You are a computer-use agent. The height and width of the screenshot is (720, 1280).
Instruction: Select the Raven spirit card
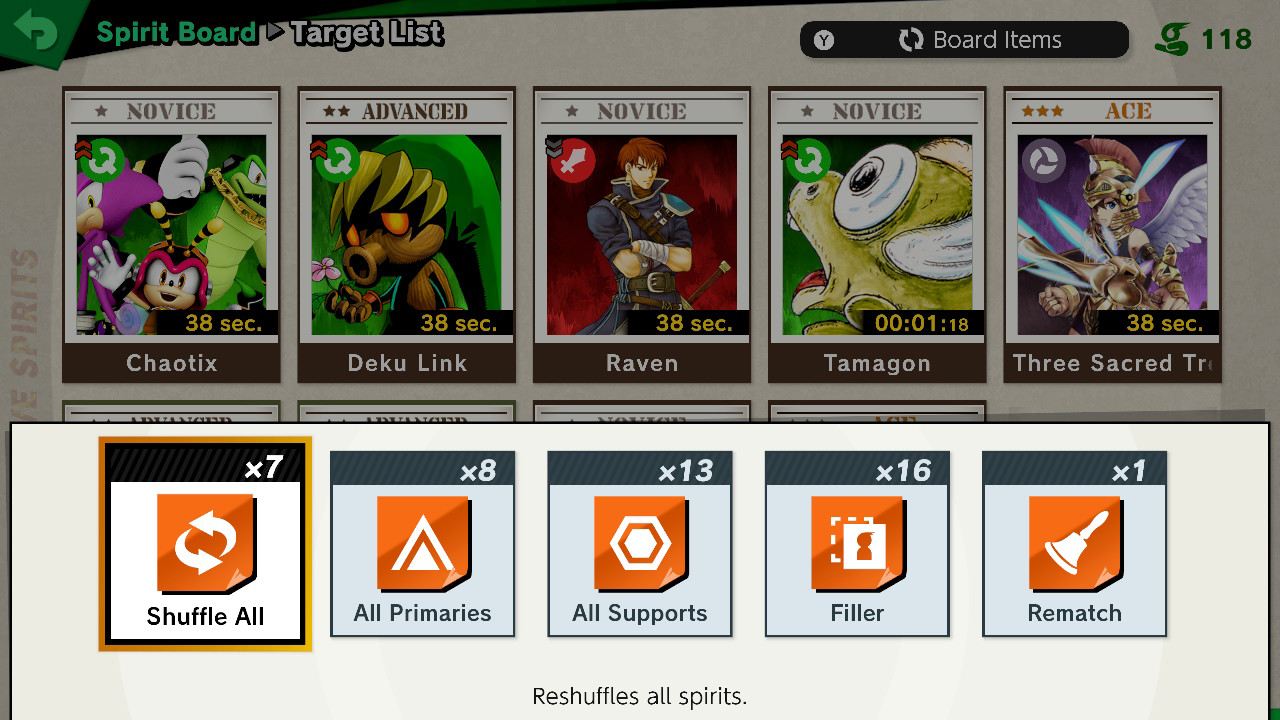pos(641,235)
